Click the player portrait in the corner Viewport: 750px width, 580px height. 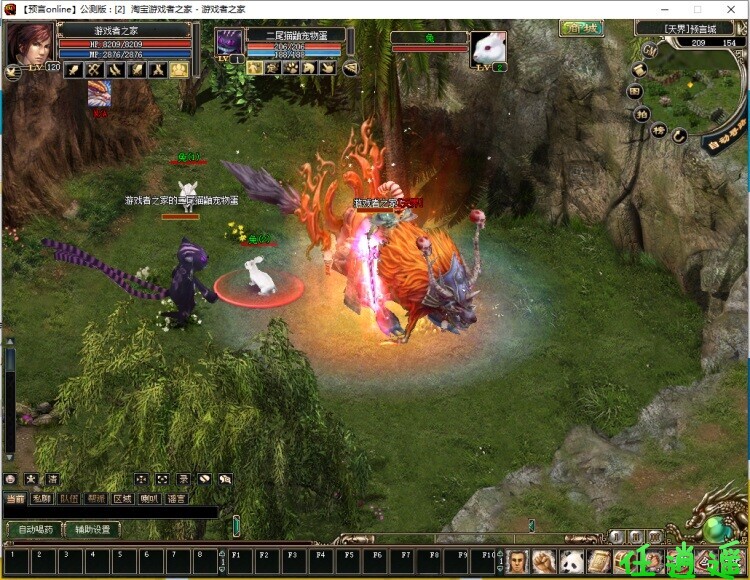(x=29, y=44)
